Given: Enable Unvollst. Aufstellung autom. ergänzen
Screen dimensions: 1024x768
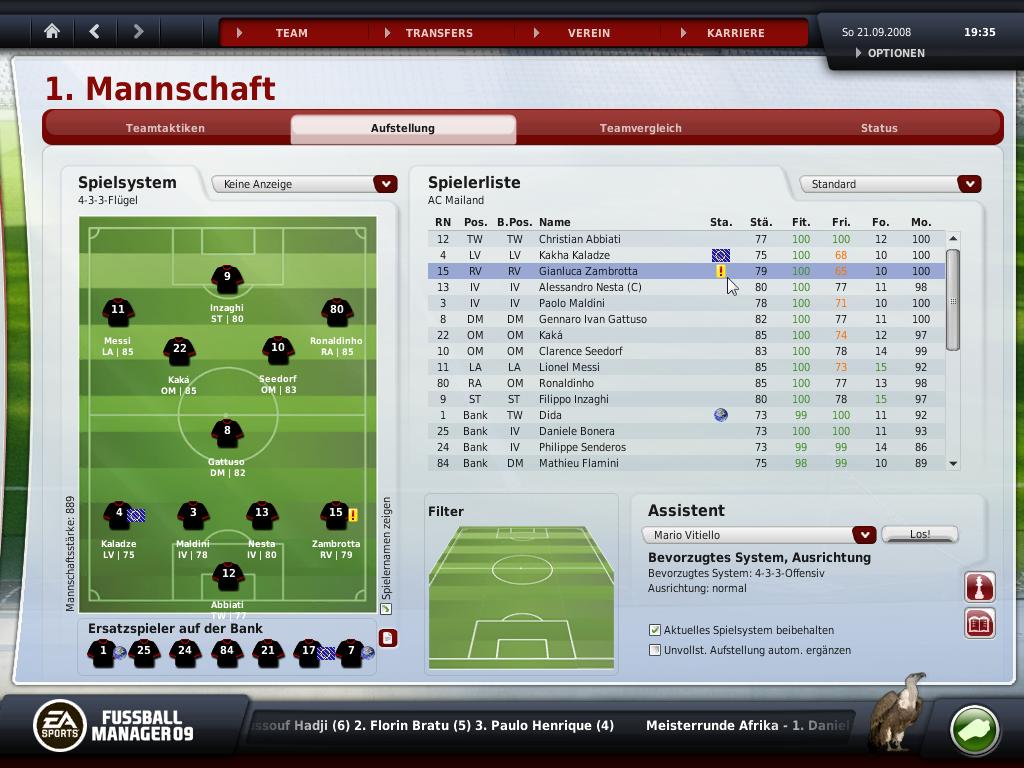Looking at the screenshot, I should [655, 650].
